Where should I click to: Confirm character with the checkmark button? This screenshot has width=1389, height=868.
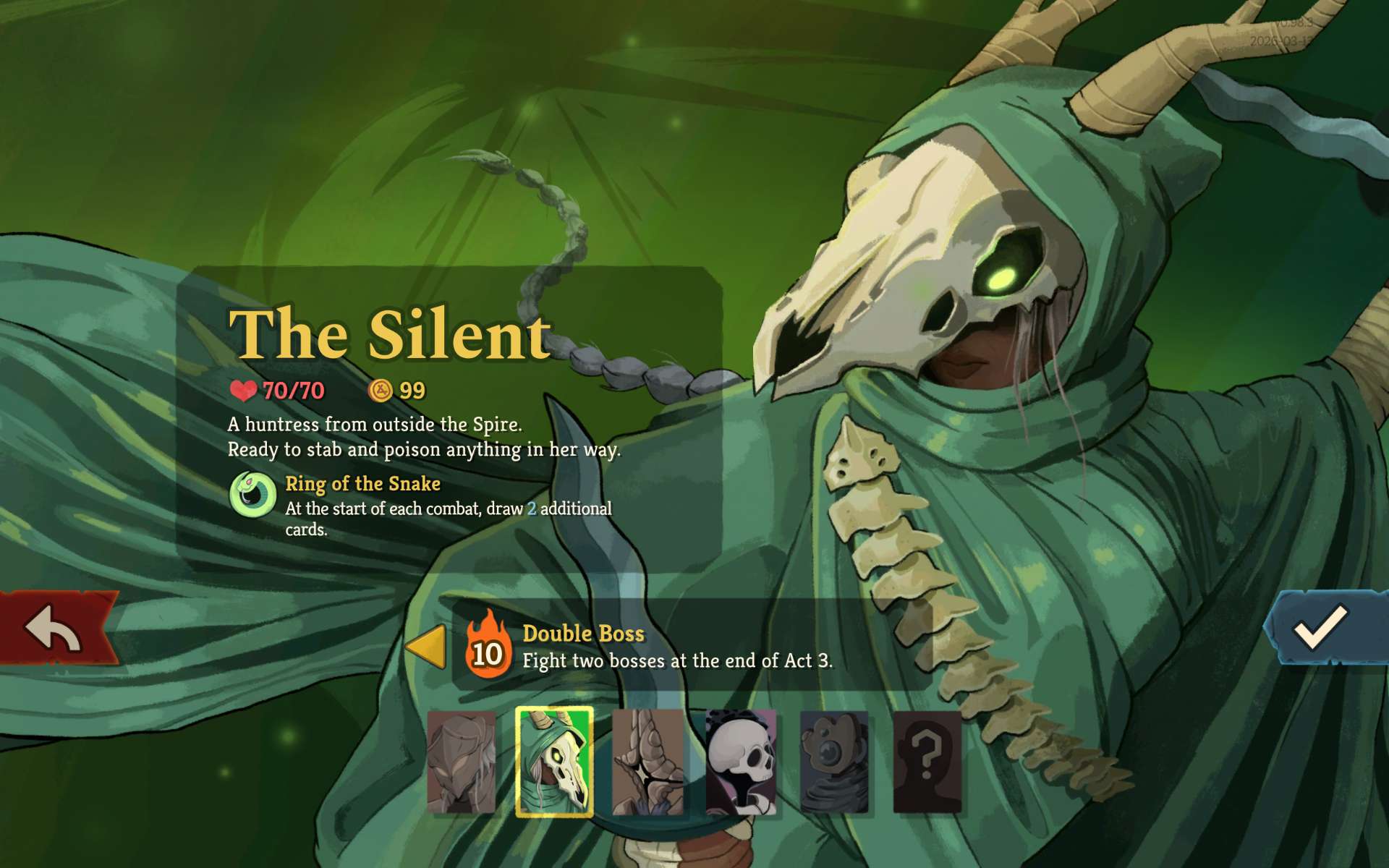[x=1320, y=627]
